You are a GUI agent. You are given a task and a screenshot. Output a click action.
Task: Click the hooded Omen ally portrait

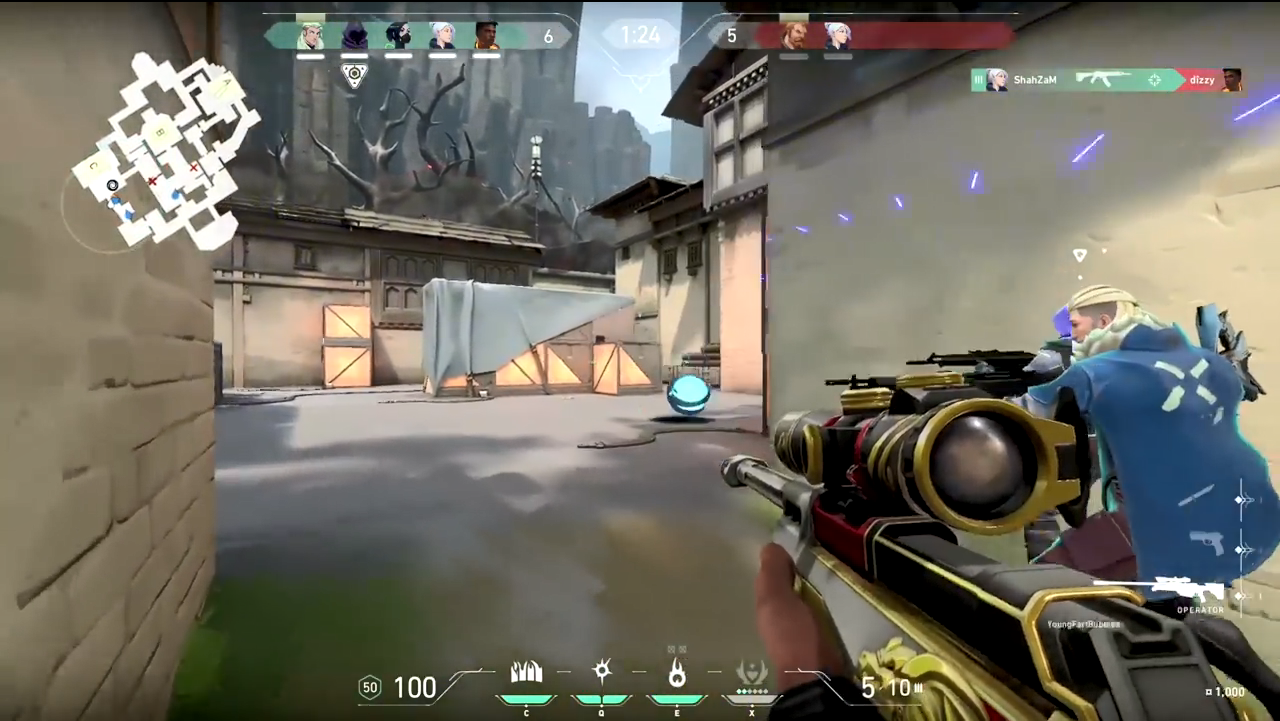pyautogui.click(x=354, y=36)
